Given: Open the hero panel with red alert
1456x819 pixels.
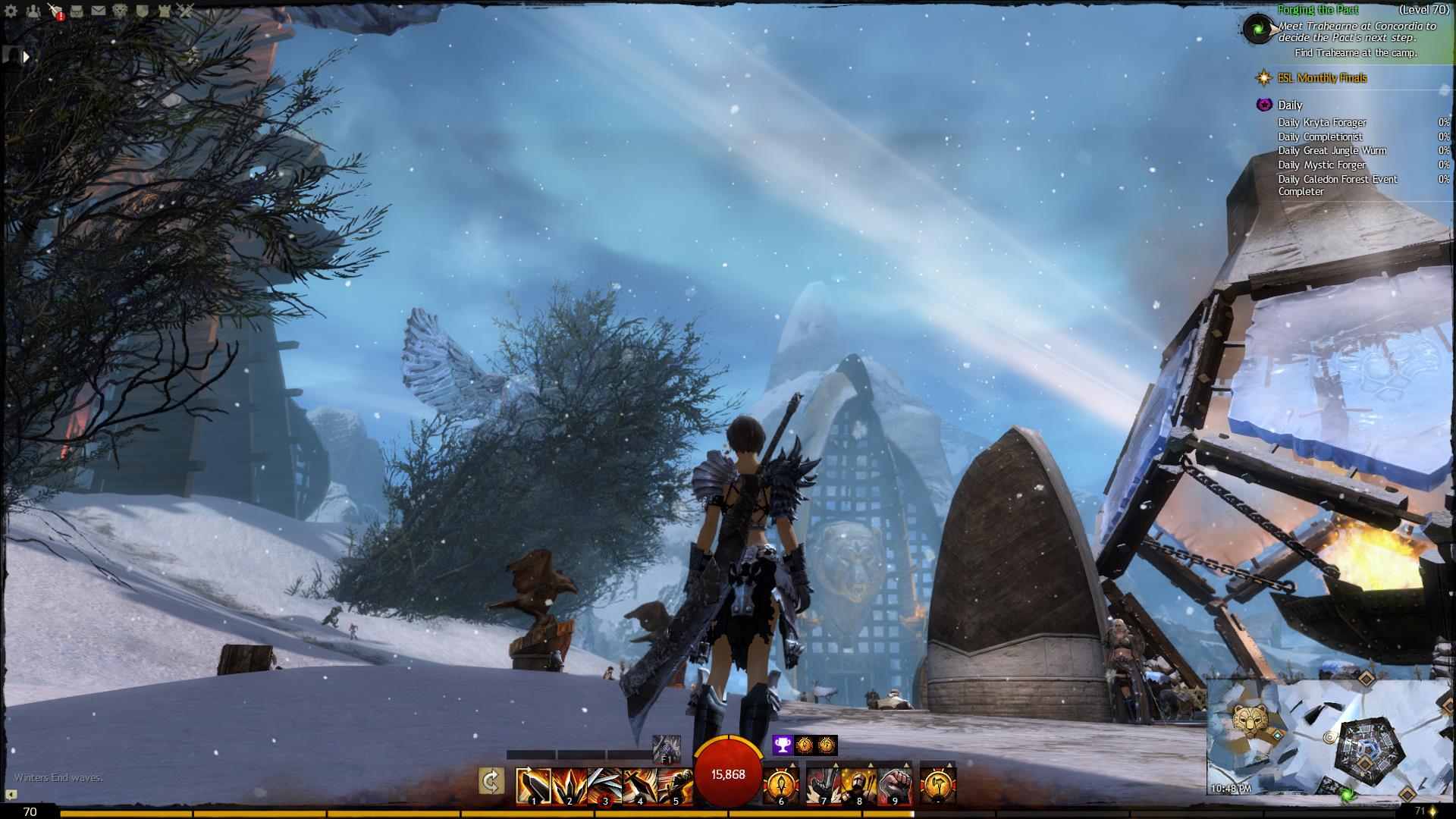Looking at the screenshot, I should click(x=55, y=11).
